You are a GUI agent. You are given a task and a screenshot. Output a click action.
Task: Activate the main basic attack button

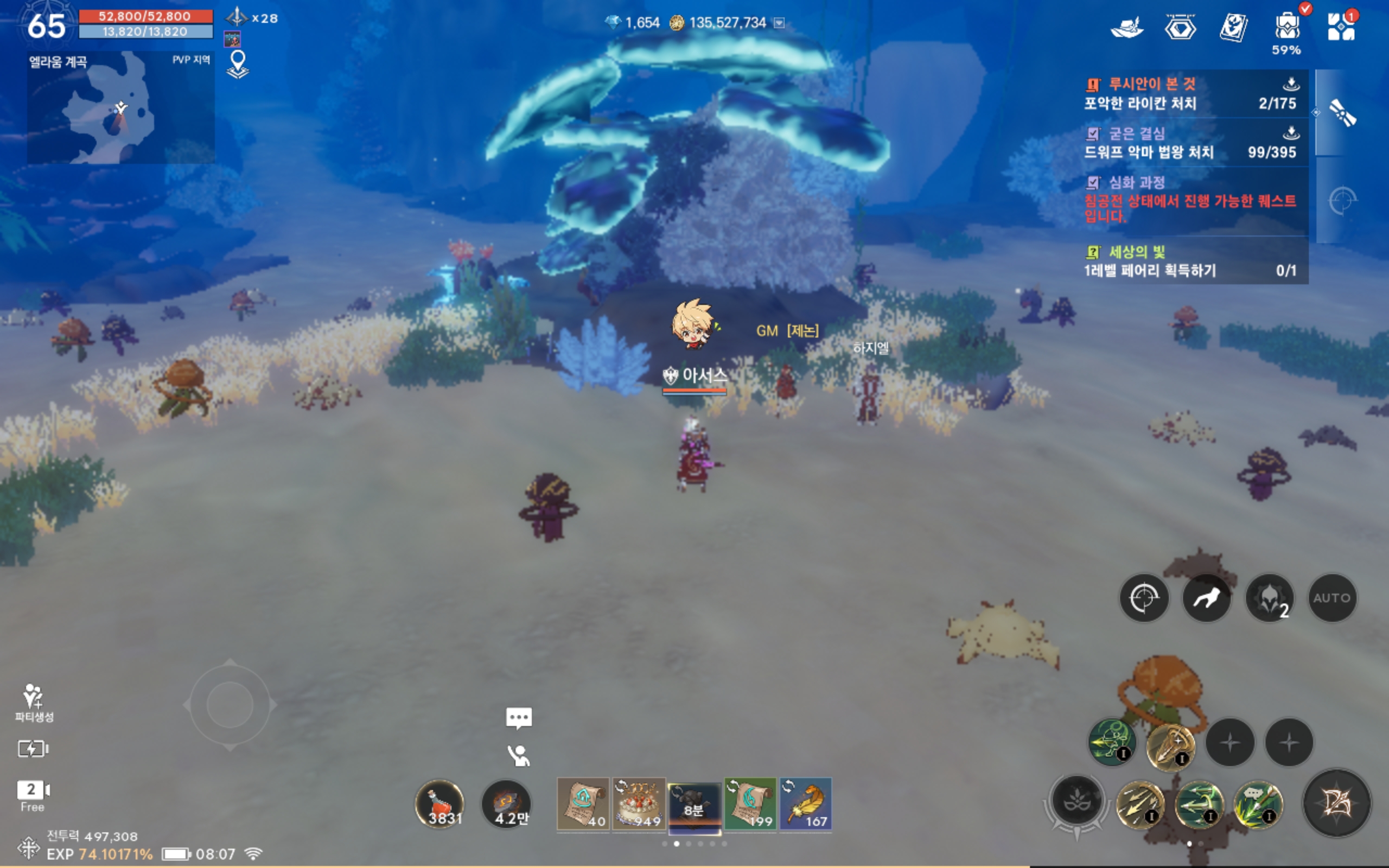pos(1336,802)
